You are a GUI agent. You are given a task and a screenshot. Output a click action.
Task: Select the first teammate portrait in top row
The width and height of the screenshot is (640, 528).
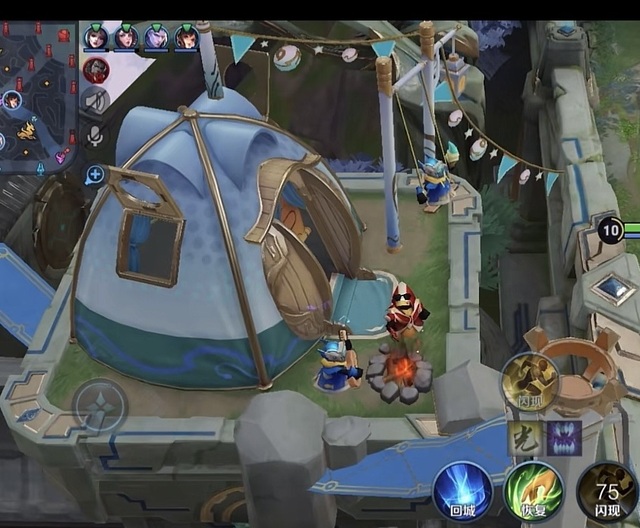click(x=96, y=37)
